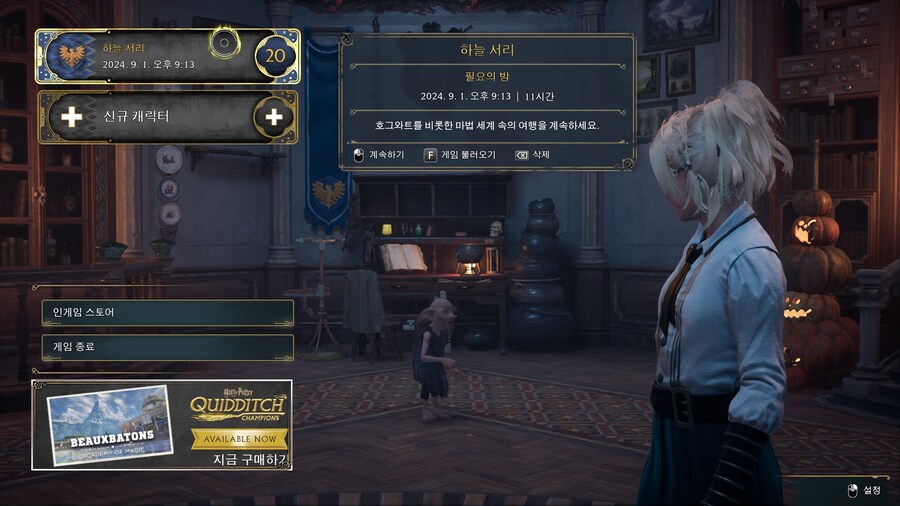Select 게임 불러오기 to load a save
The height and width of the screenshot is (506, 900).
click(461, 155)
